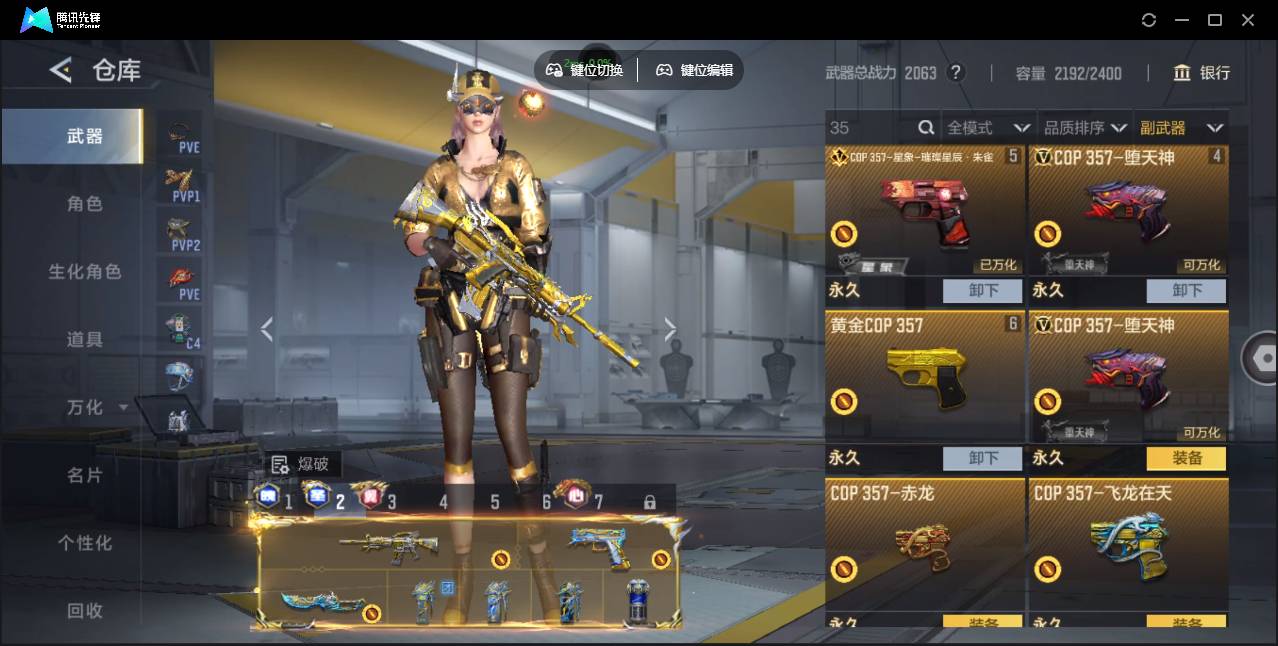Image resolution: width=1278 pixels, height=646 pixels.
Task: Switch to the 回收 tab
Action: [84, 610]
